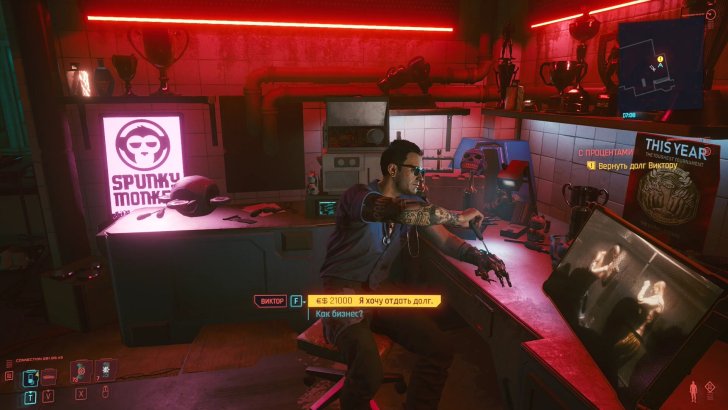Select the dialogue option "Как бизнес?"

[339, 314]
